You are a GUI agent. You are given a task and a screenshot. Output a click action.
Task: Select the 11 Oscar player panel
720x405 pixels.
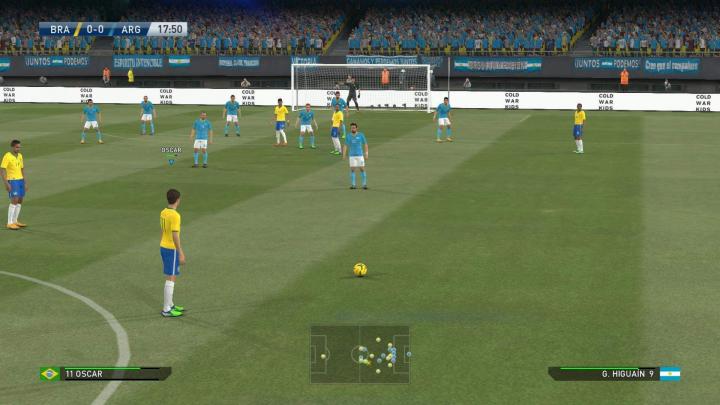coord(106,373)
